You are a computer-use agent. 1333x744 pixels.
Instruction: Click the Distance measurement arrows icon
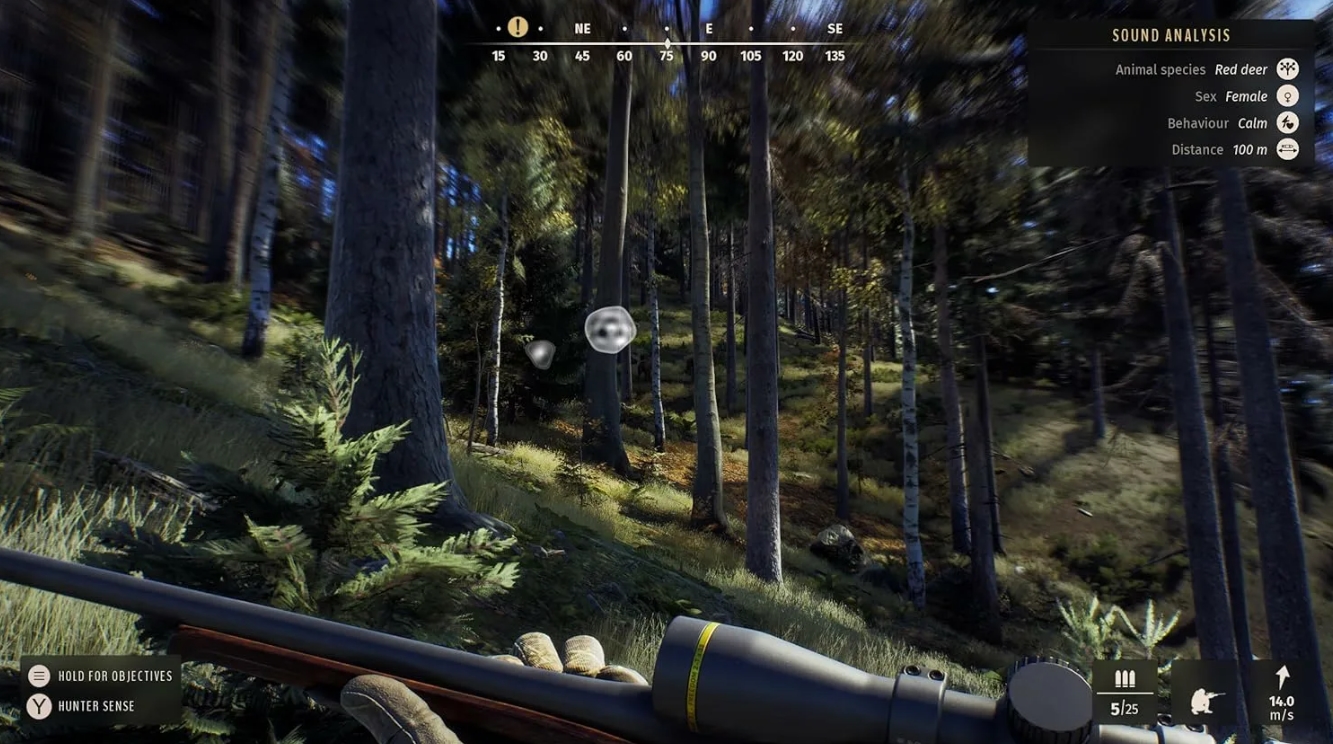pos(1286,149)
